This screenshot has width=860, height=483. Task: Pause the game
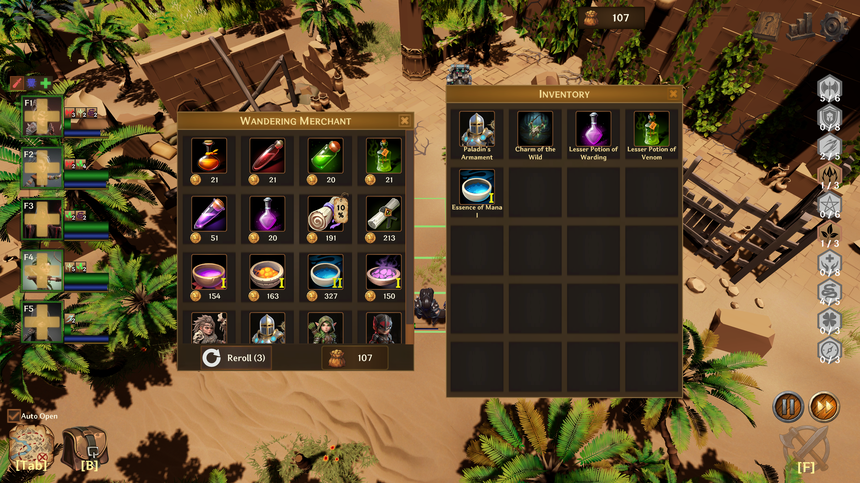point(787,407)
